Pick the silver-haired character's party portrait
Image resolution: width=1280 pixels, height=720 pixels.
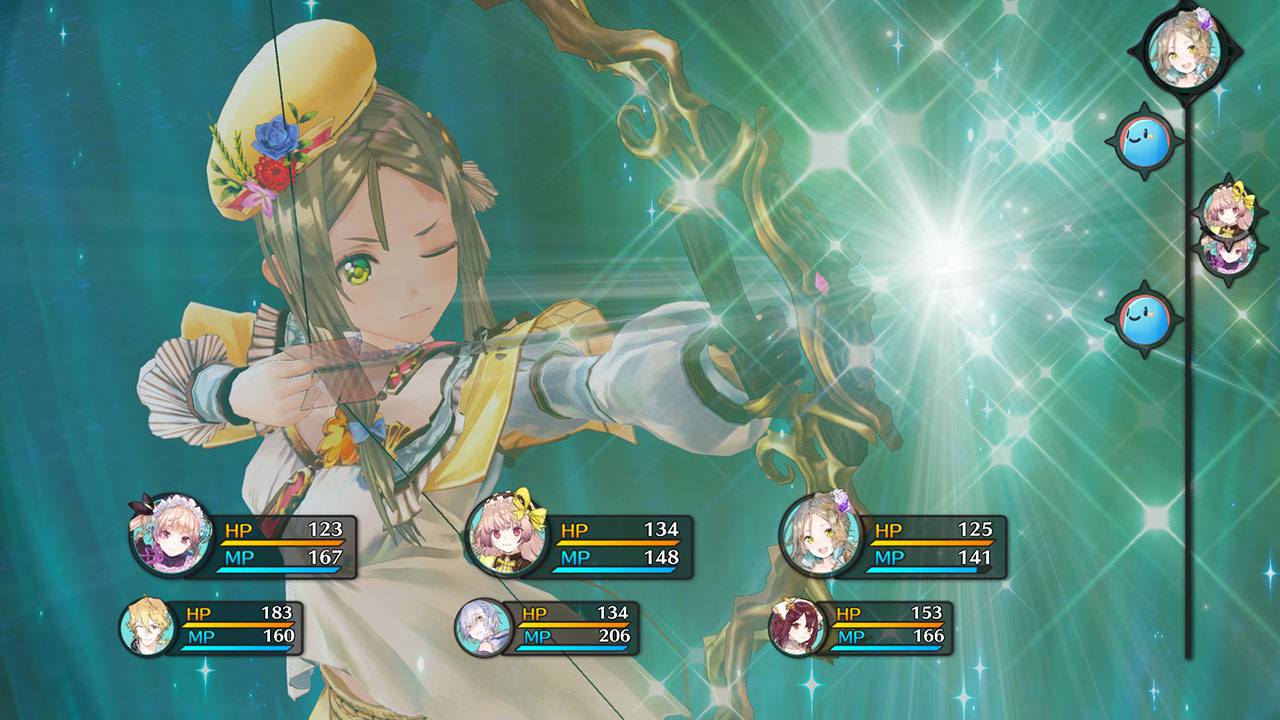483,628
